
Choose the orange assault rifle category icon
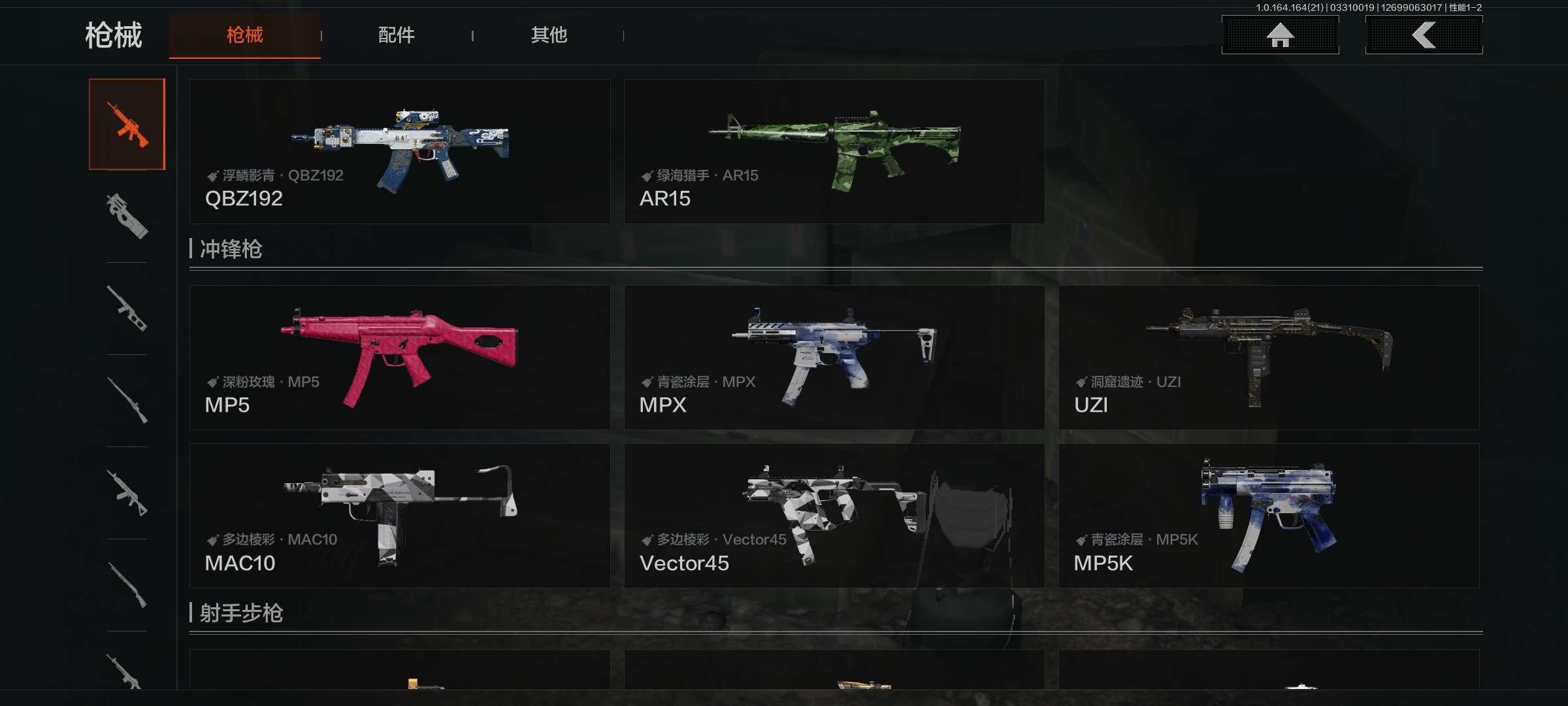127,124
